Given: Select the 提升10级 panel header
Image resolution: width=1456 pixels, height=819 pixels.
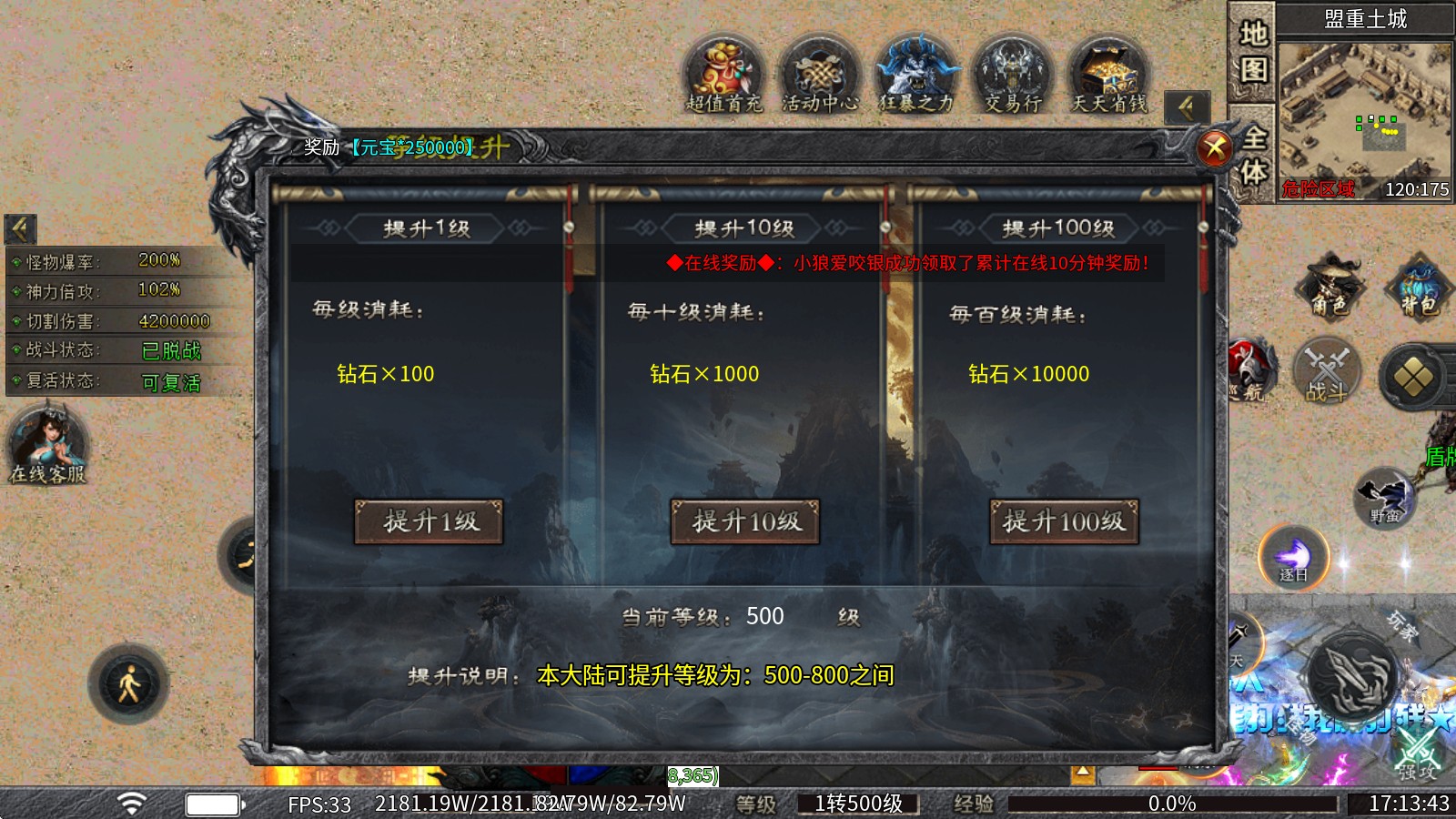Looking at the screenshot, I should (745, 228).
